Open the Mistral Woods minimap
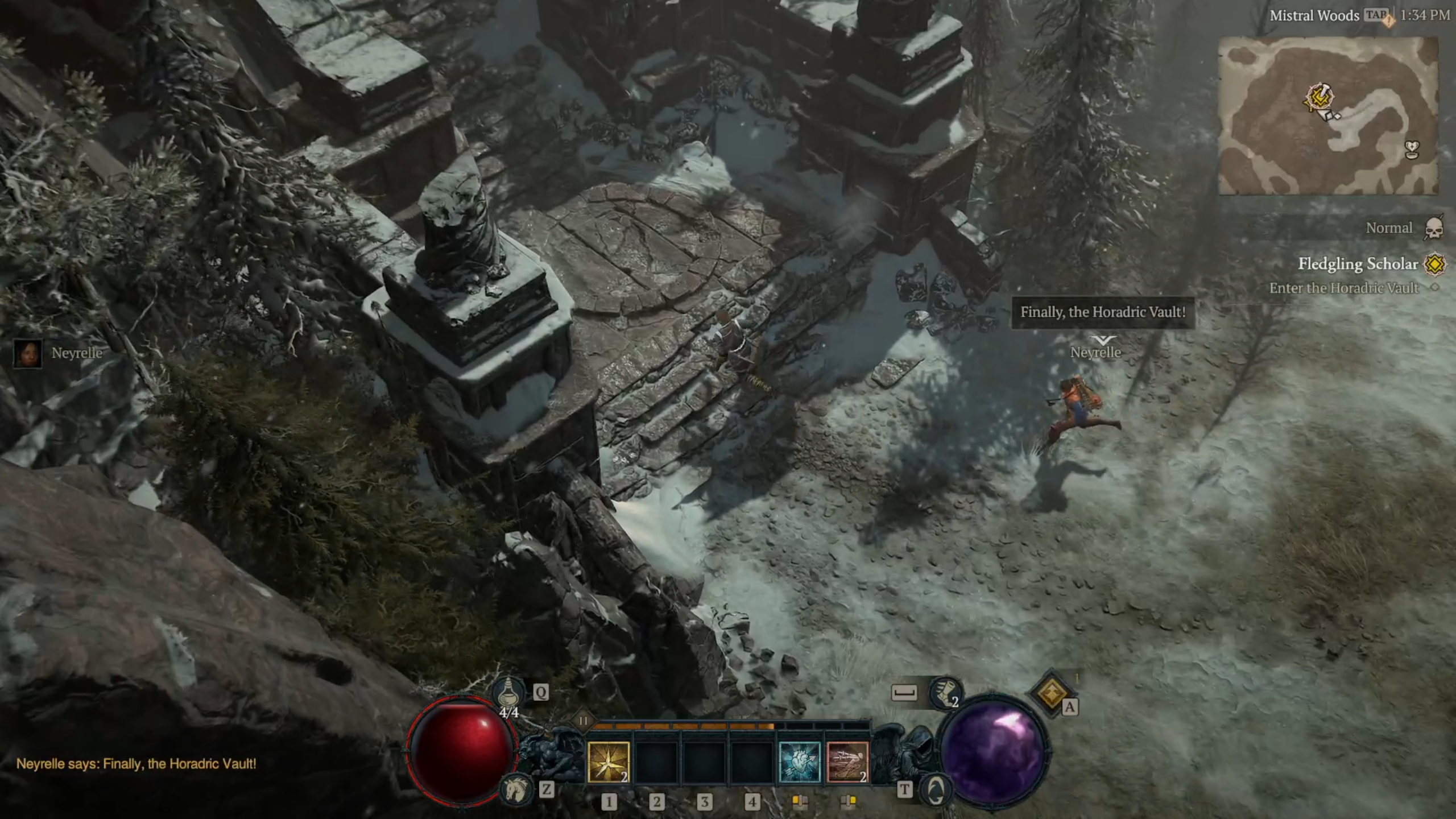The width and height of the screenshot is (1456, 819). pyautogui.click(x=1328, y=116)
